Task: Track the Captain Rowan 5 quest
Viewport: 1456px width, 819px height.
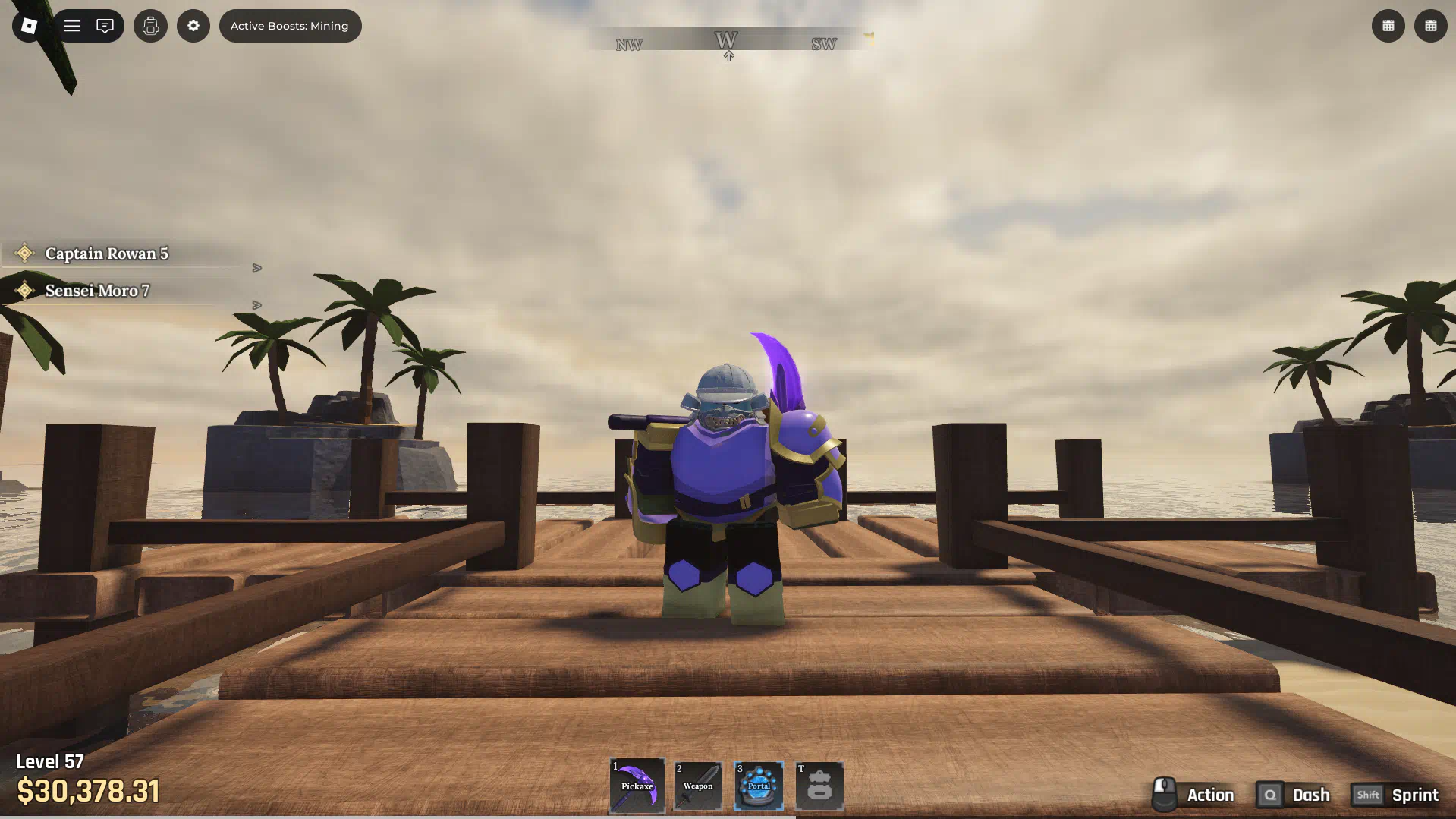Action: [x=106, y=254]
